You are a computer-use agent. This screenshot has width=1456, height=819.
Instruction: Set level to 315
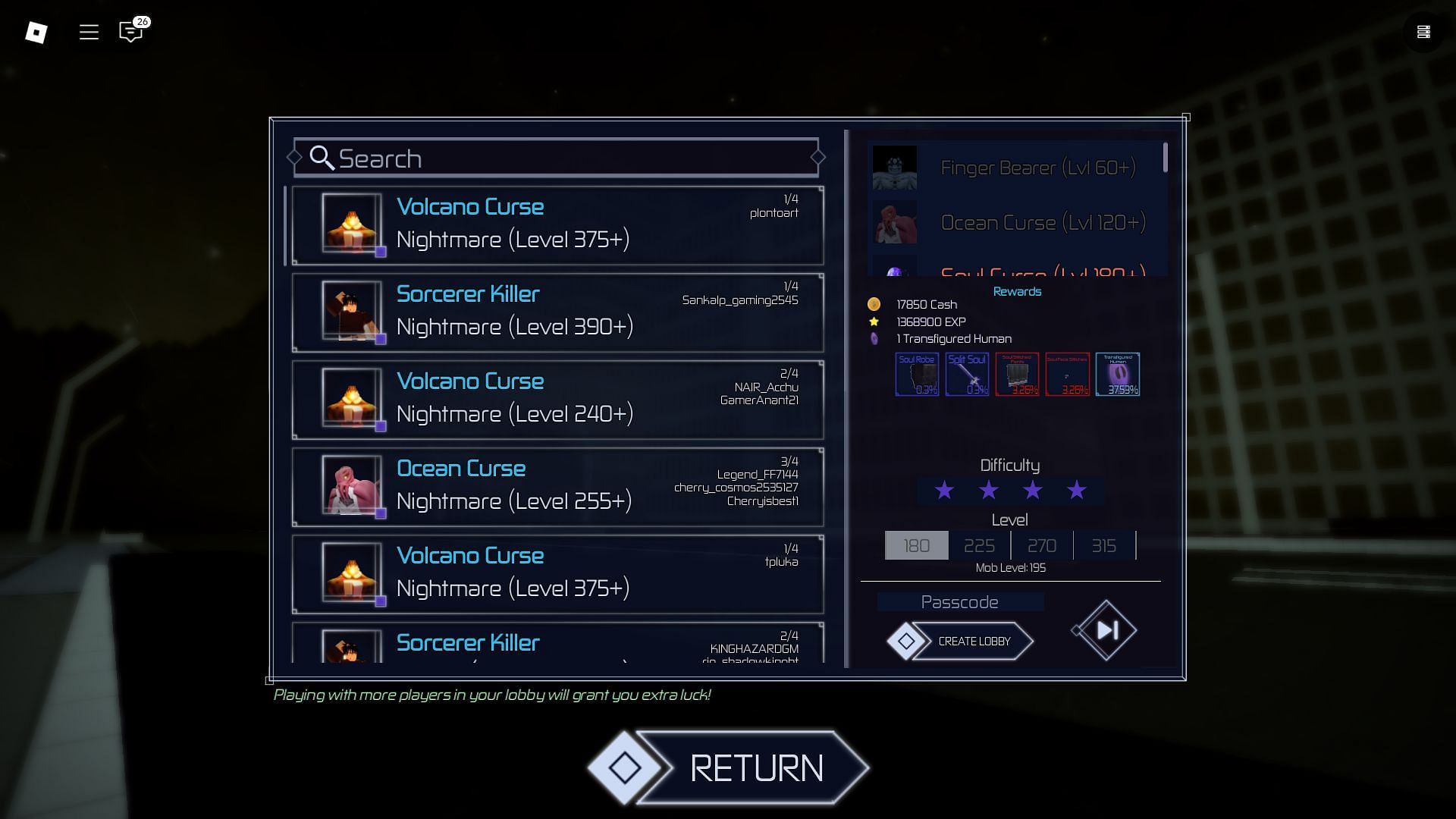tap(1104, 545)
